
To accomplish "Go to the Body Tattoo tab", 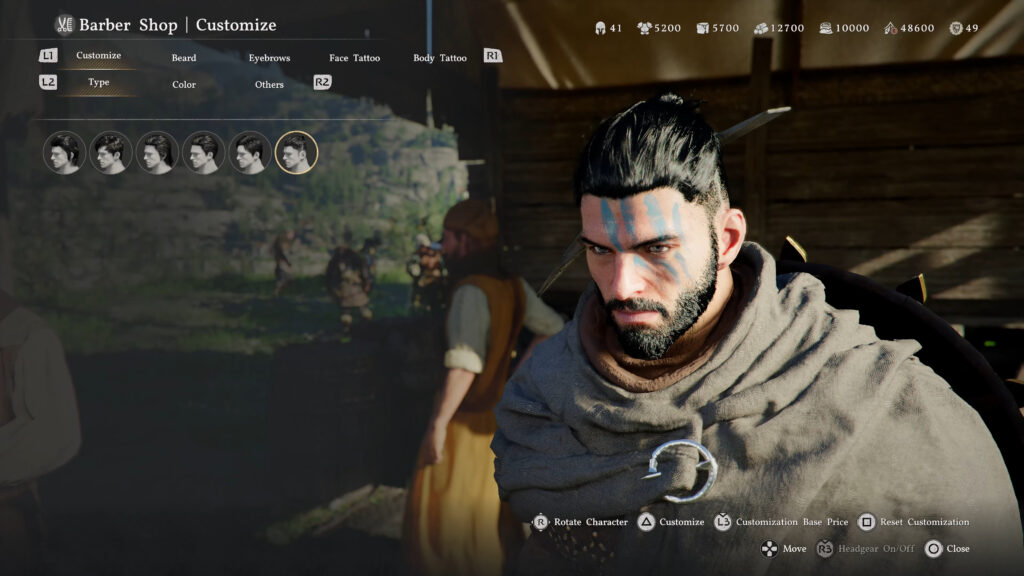I will point(439,58).
